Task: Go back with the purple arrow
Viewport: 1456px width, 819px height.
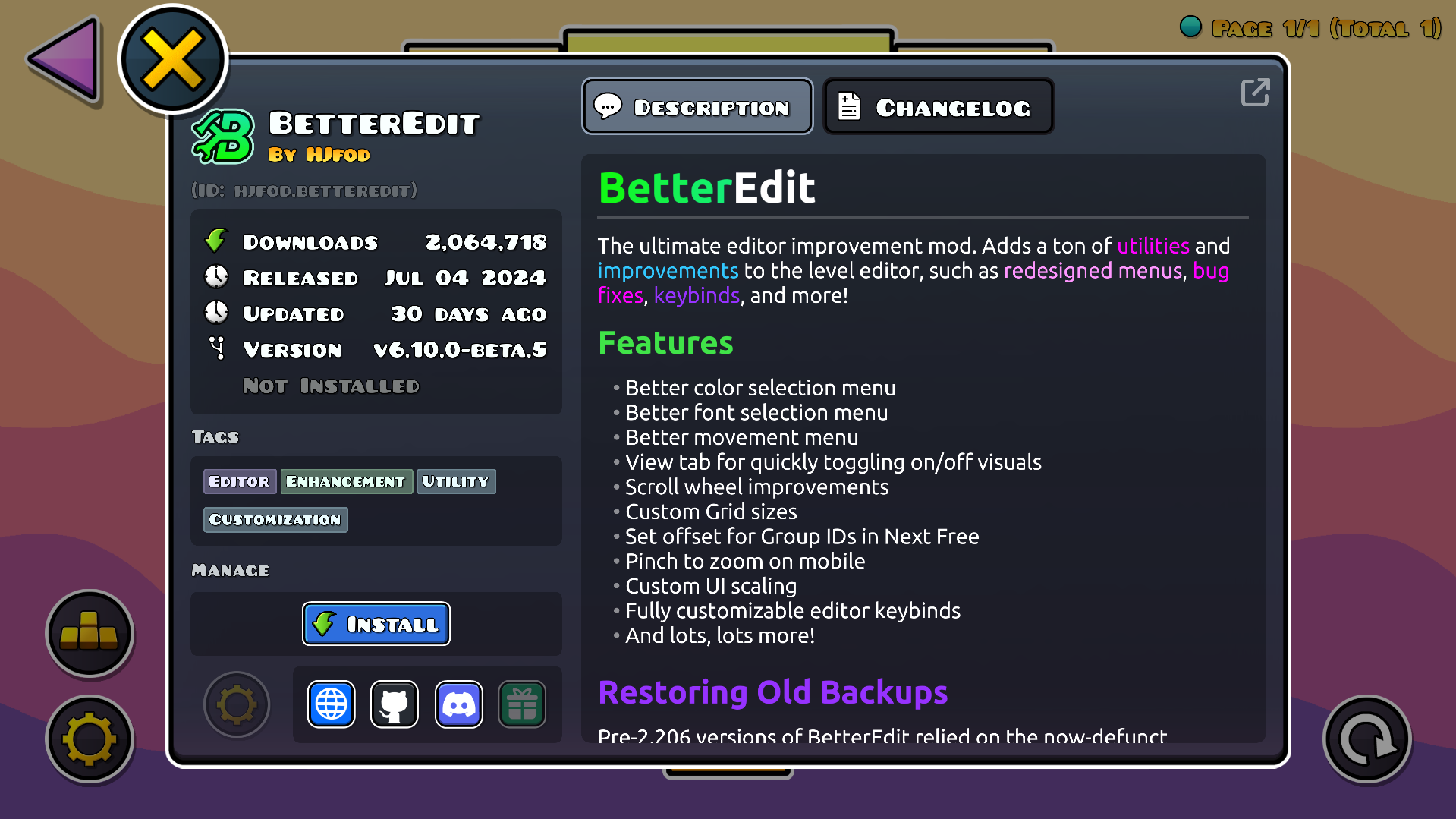Action: coord(65,59)
